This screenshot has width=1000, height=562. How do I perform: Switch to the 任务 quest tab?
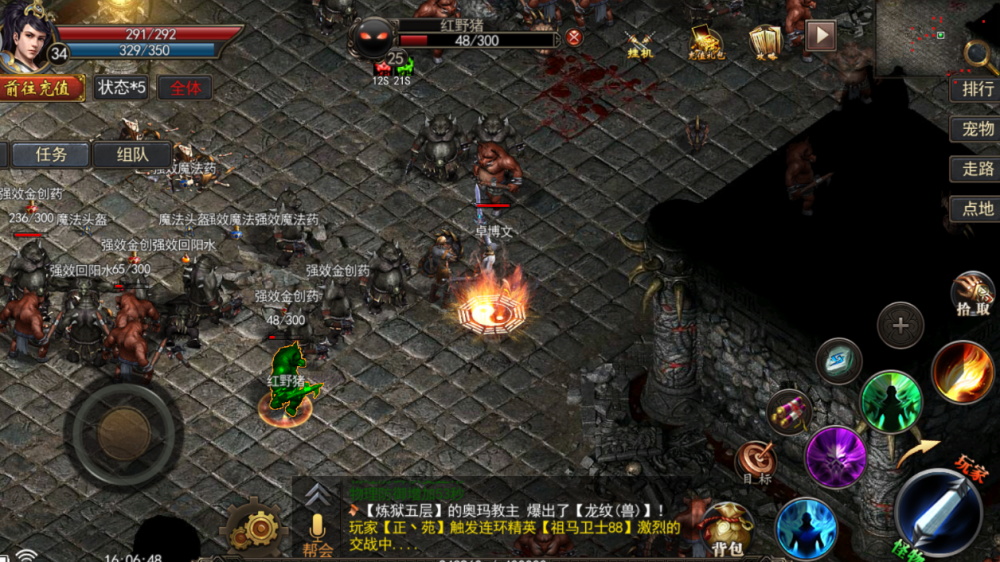coord(51,155)
